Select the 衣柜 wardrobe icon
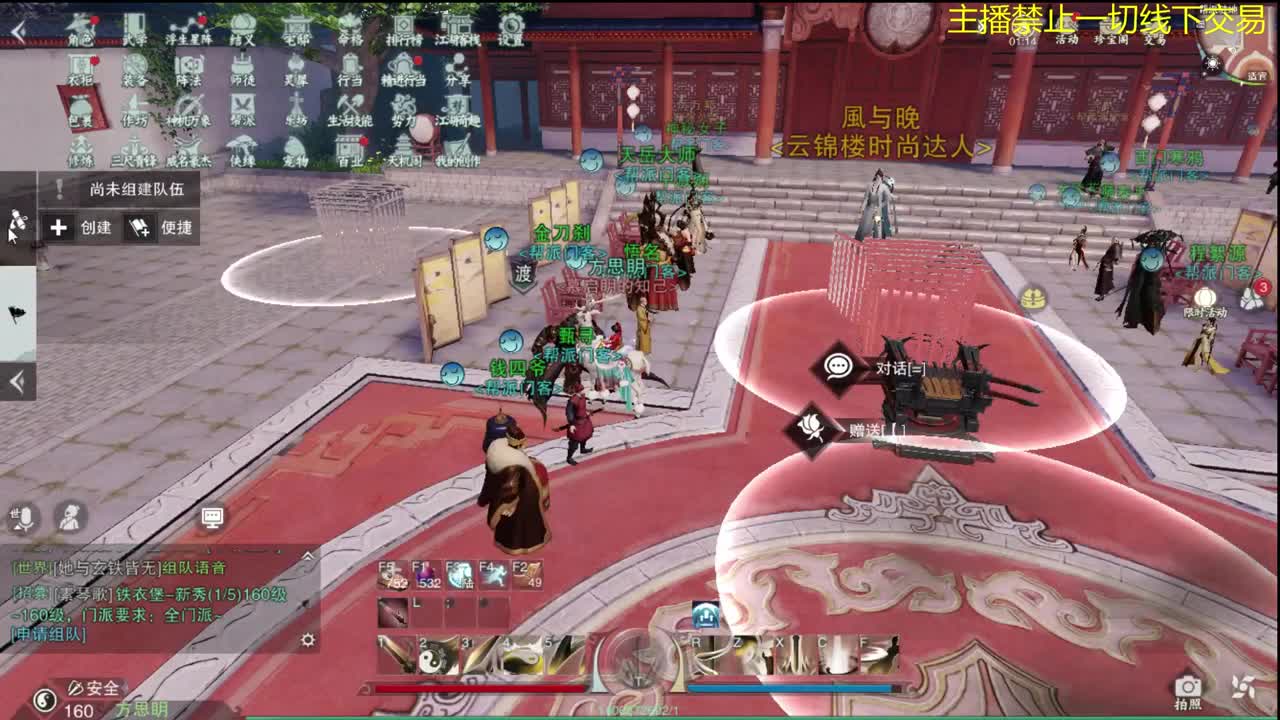The height and width of the screenshot is (720, 1280). 81,63
